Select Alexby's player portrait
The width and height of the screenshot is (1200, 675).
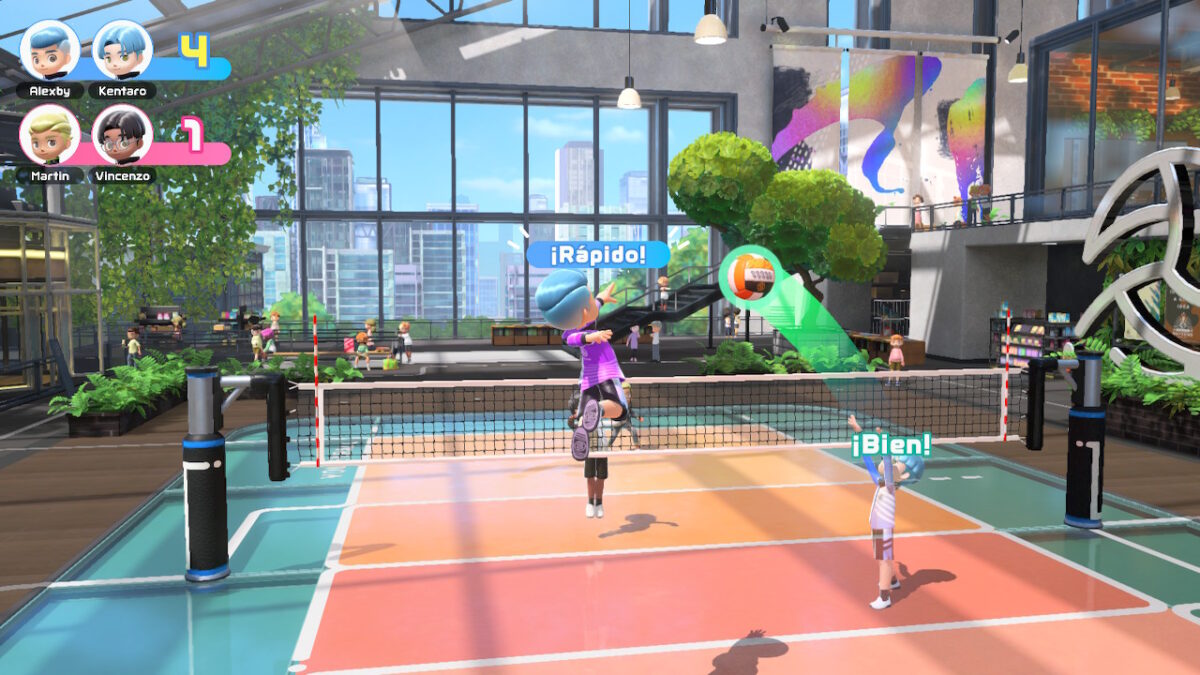coord(50,50)
